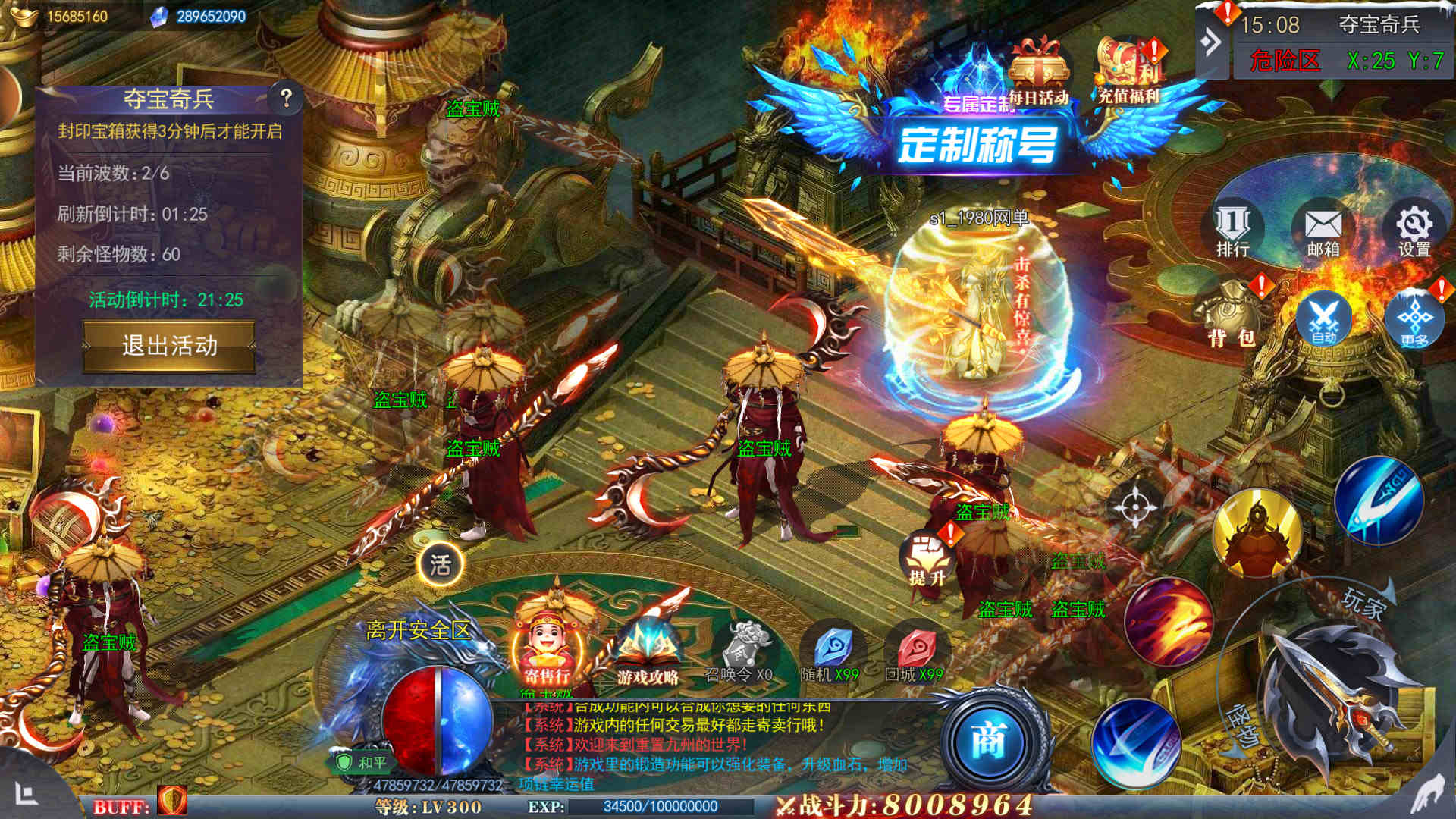Use the 随机 X99 teleport stone
This screenshot has height=819, width=1456.
pos(831,654)
